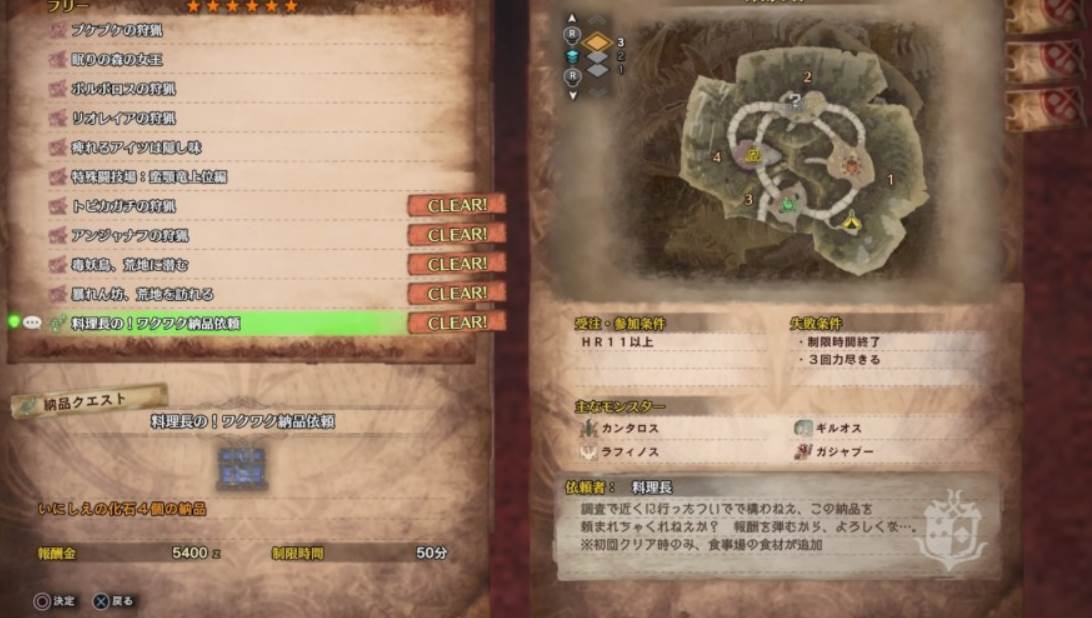The image size is (1092, 618).
Task: Click the yellow camp marker on map
Action: pyautogui.click(x=851, y=223)
